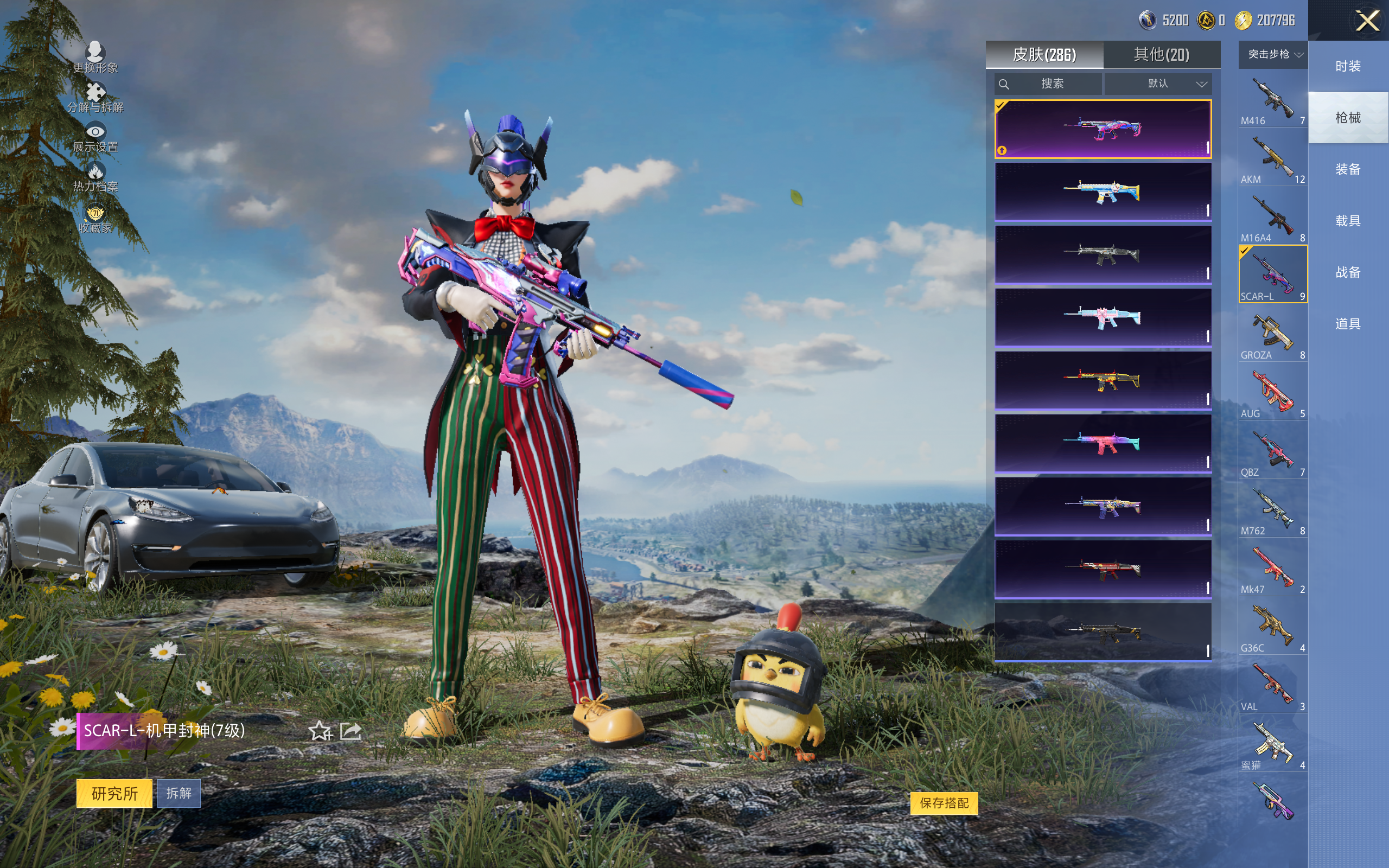Open 展示设置 display settings
Viewport: 1389px width, 868px height.
click(95, 138)
